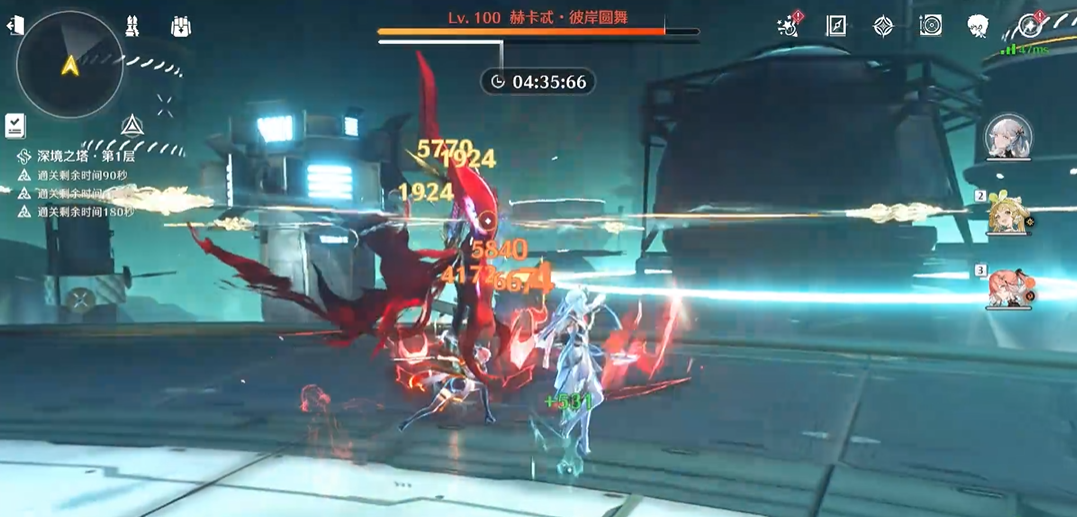The height and width of the screenshot is (517, 1077).
Task: Click the exit door icon
Action: 15,26
